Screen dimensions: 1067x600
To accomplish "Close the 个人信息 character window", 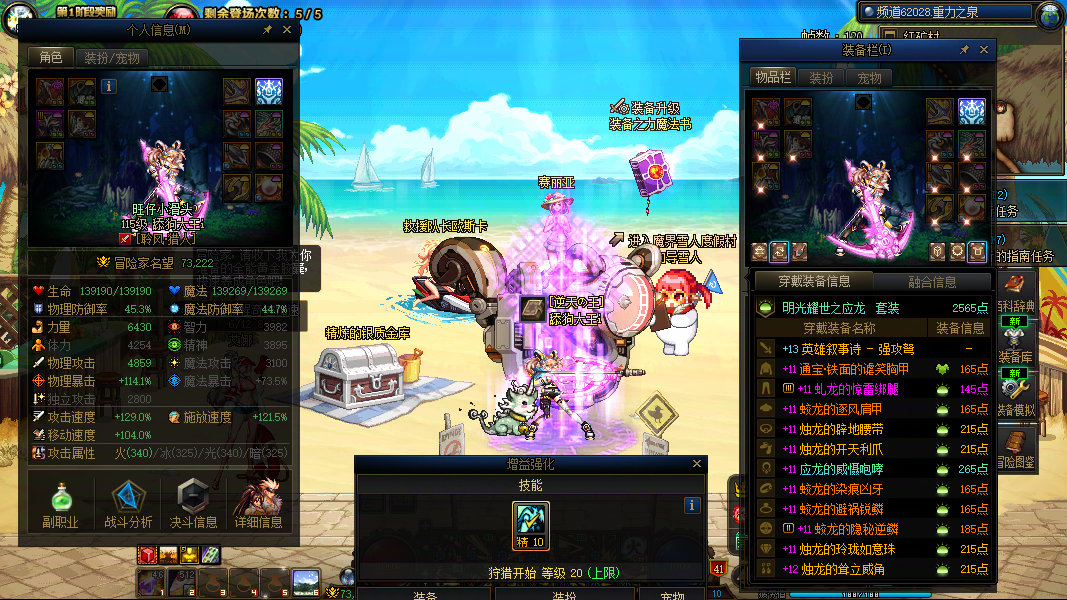I will 287,30.
